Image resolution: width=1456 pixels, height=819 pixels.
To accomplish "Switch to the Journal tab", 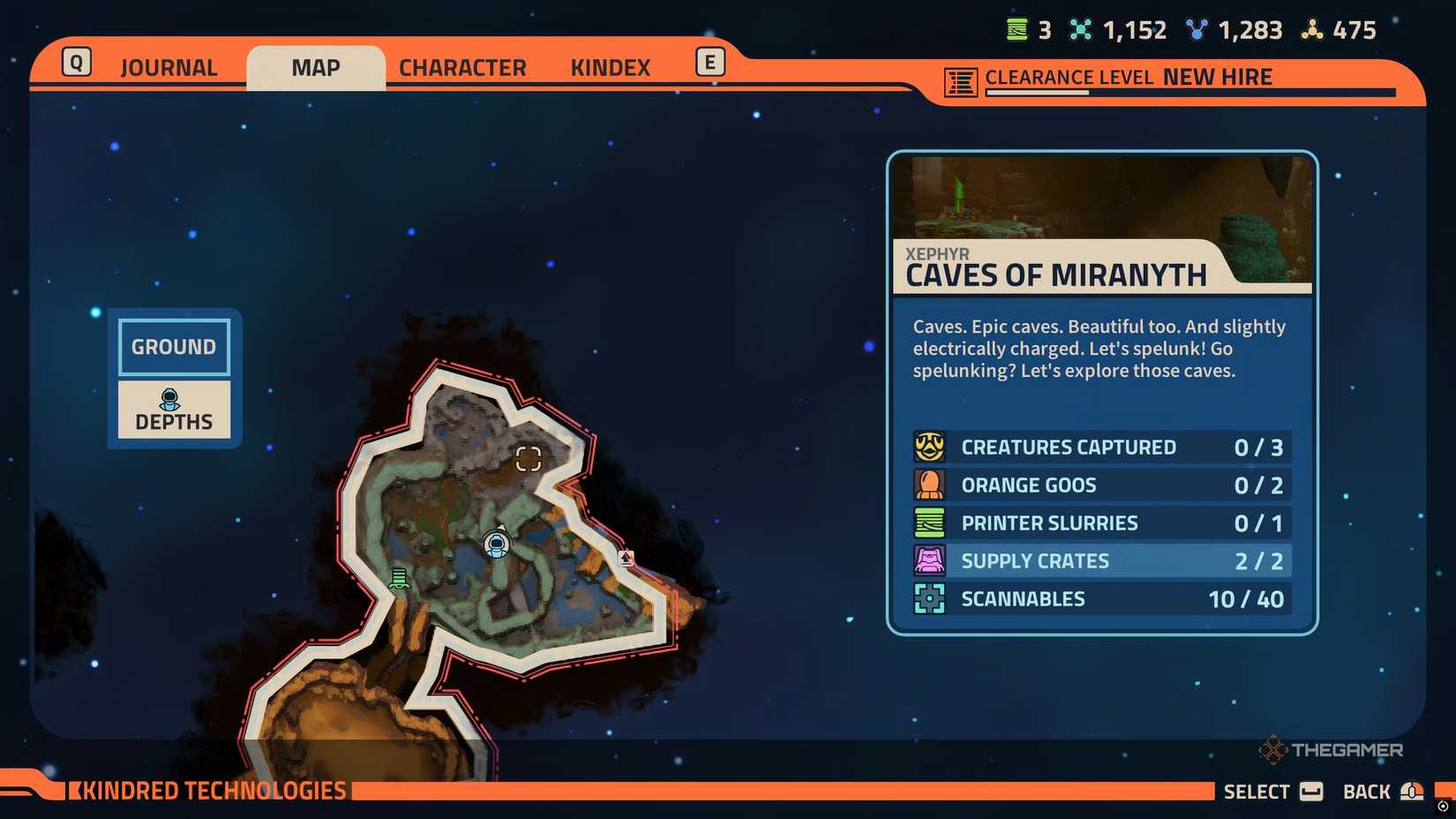I will click(x=169, y=66).
